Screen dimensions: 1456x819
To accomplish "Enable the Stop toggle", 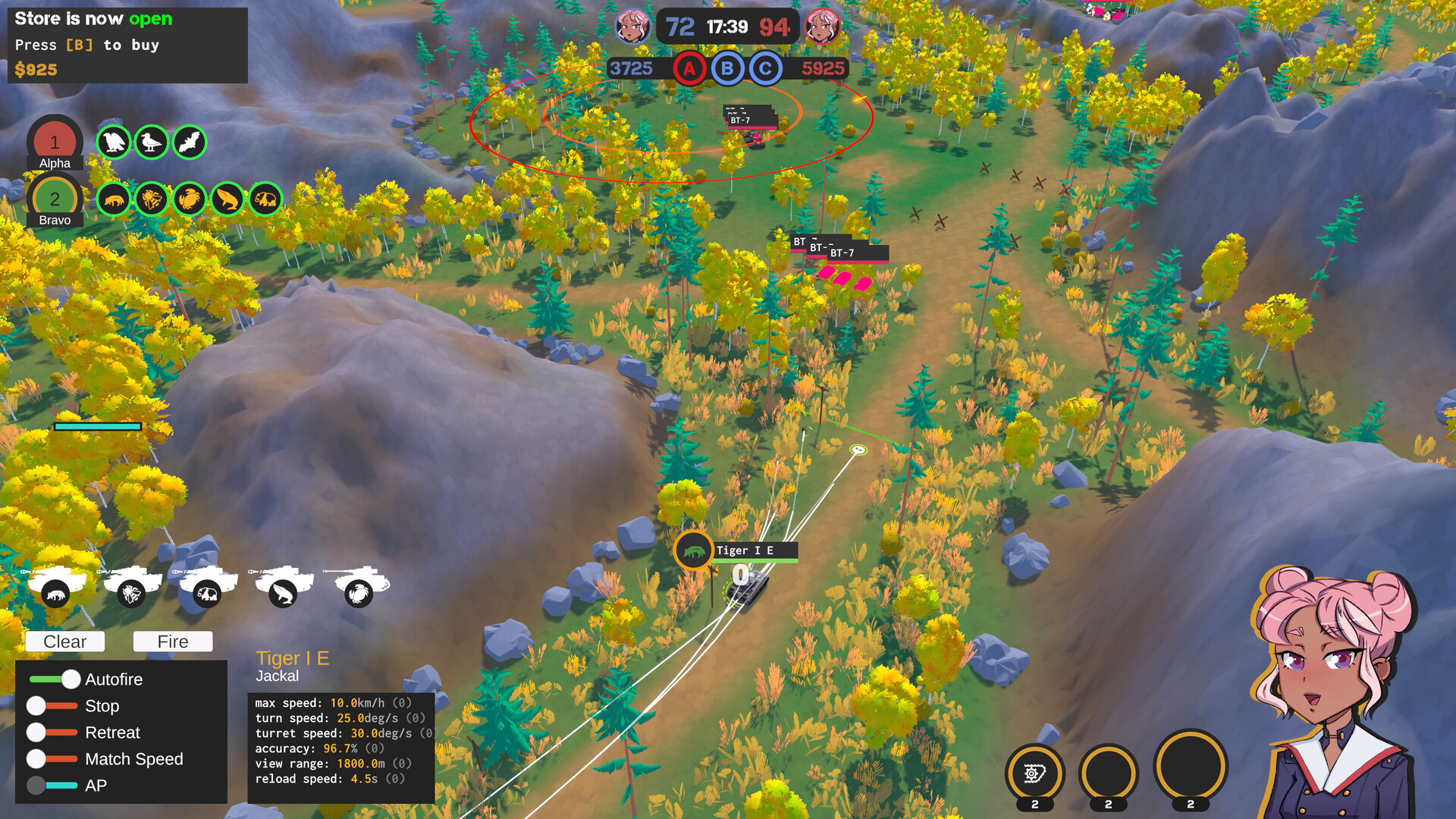I will (35, 706).
